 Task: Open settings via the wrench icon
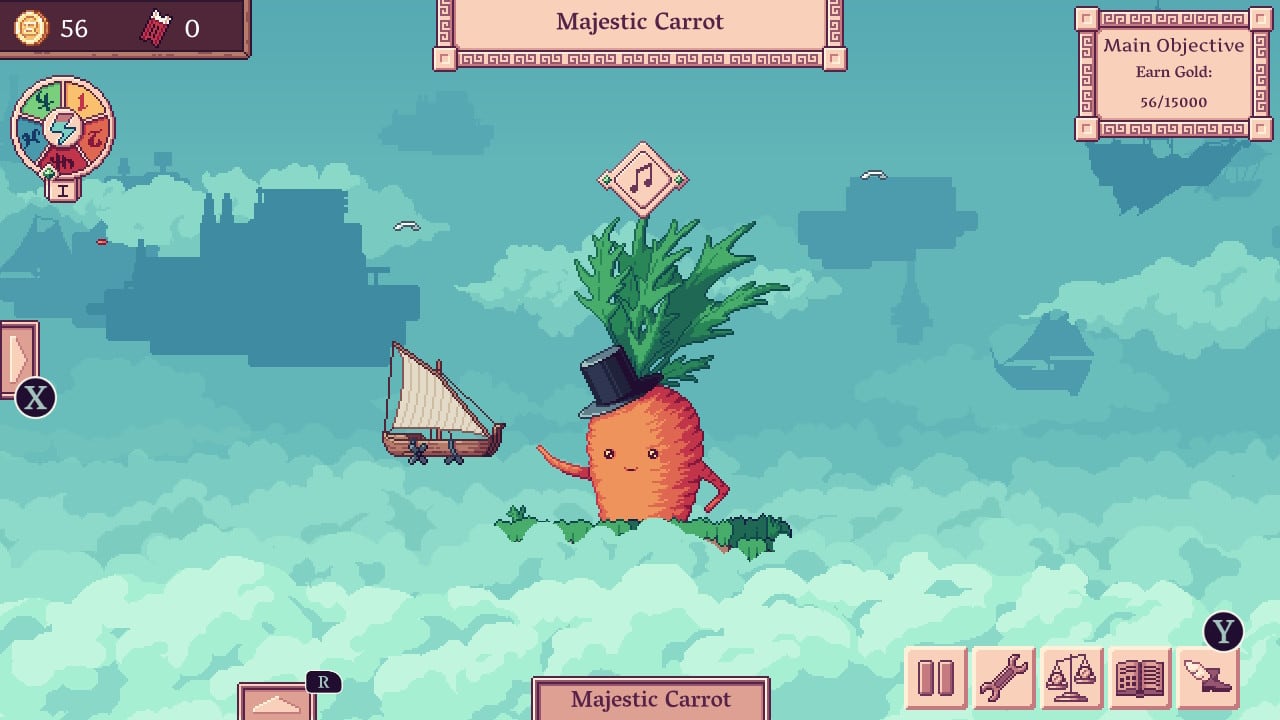[x=1002, y=678]
